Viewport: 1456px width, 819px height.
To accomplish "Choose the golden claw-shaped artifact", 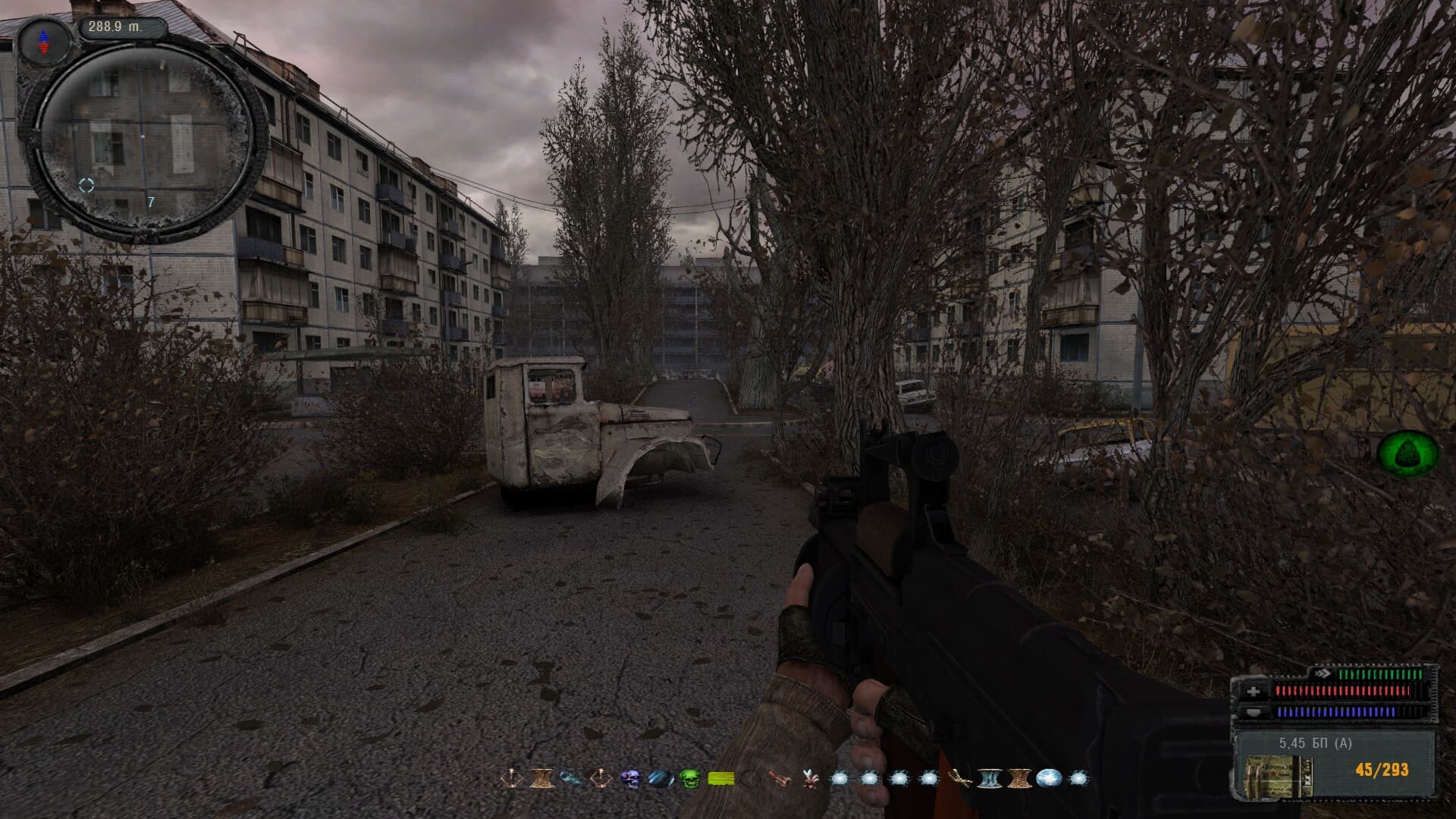I will tap(959, 778).
